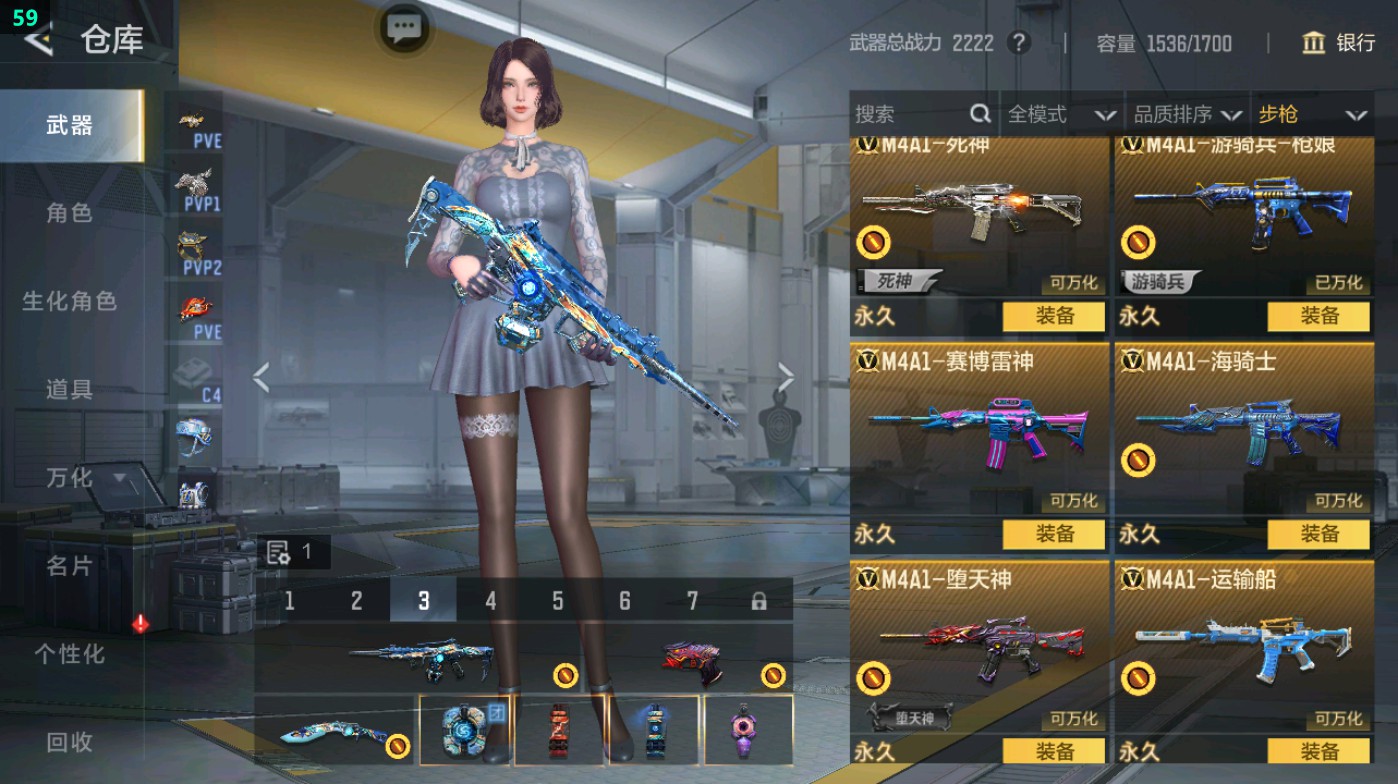Rotate character with the right arrow
The width and height of the screenshot is (1398, 784).
[x=786, y=378]
